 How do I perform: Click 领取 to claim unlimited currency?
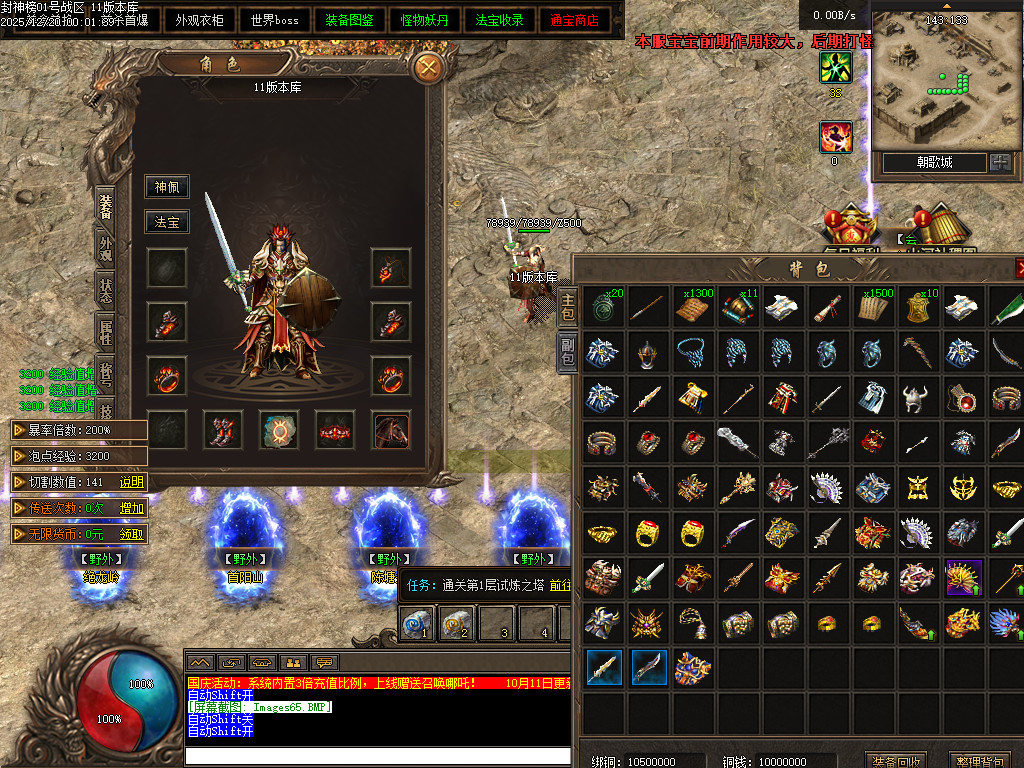(132, 534)
